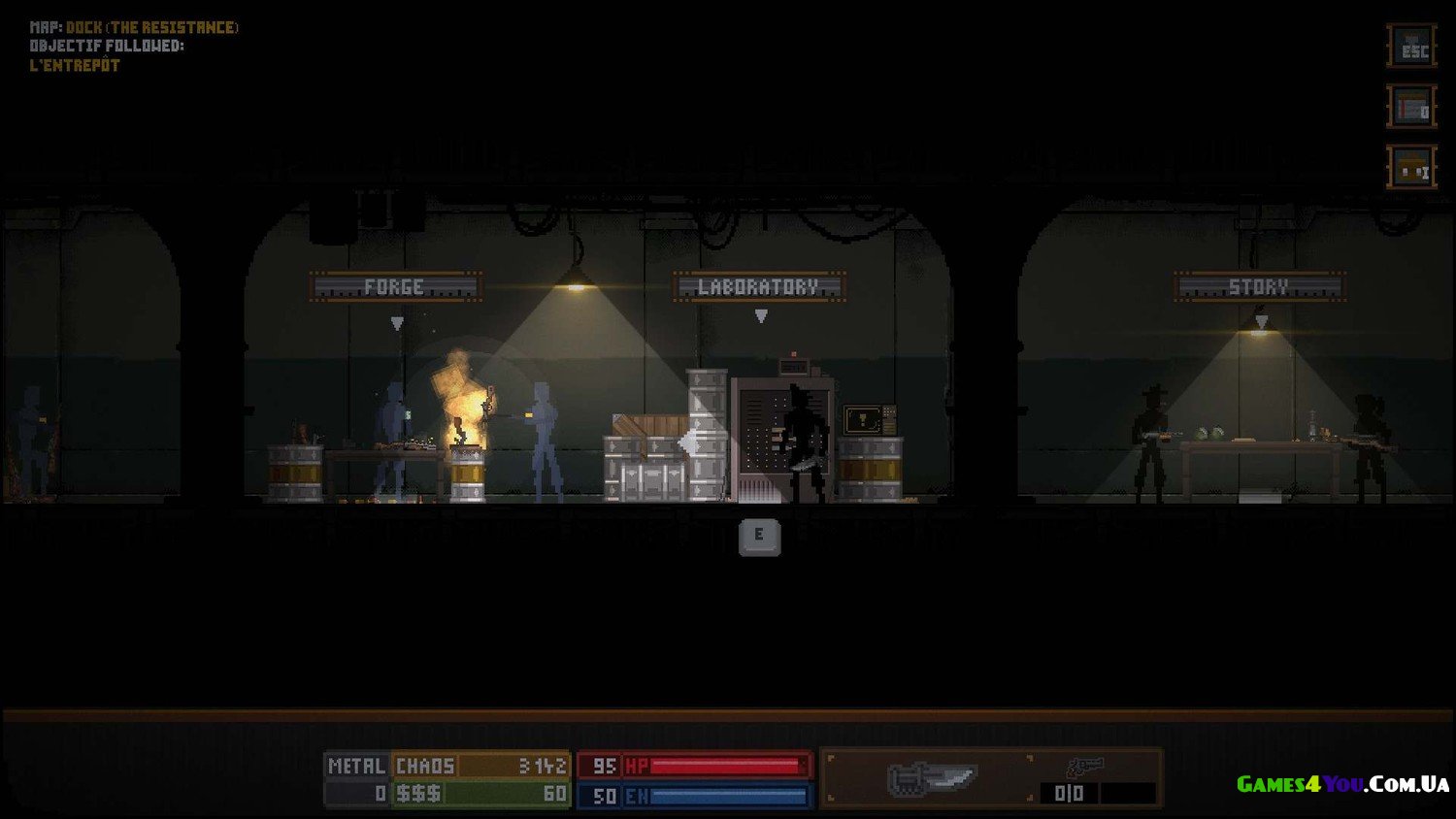Click the Forge station sign

point(395,287)
